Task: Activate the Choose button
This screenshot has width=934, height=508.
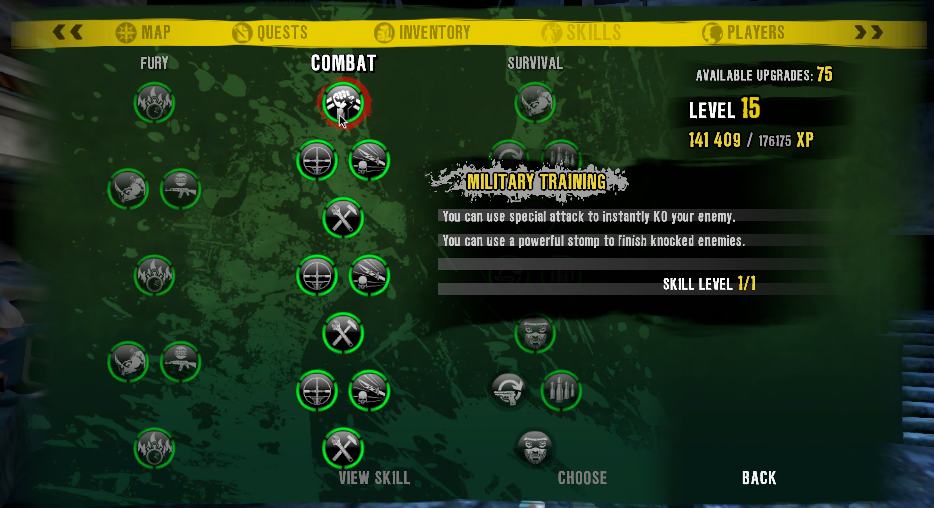Action: (x=582, y=477)
